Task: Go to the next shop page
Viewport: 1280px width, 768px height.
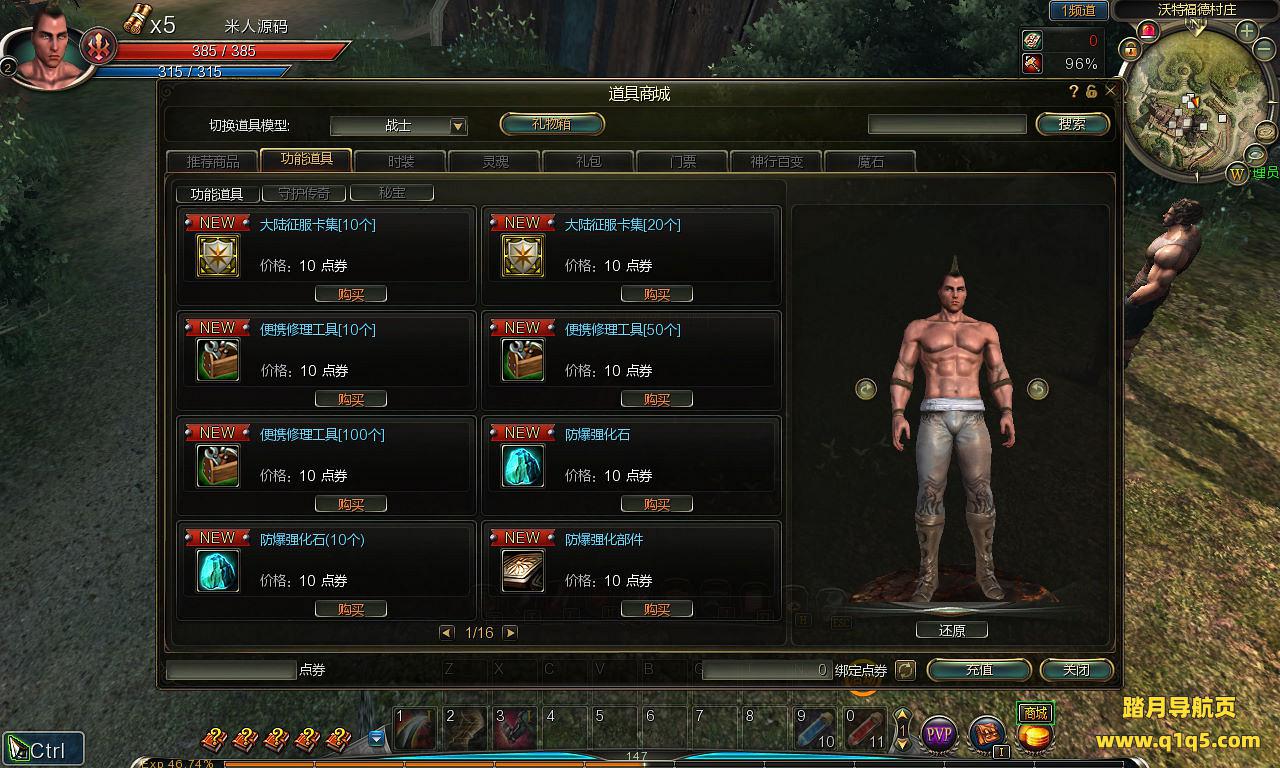Action: click(x=510, y=633)
